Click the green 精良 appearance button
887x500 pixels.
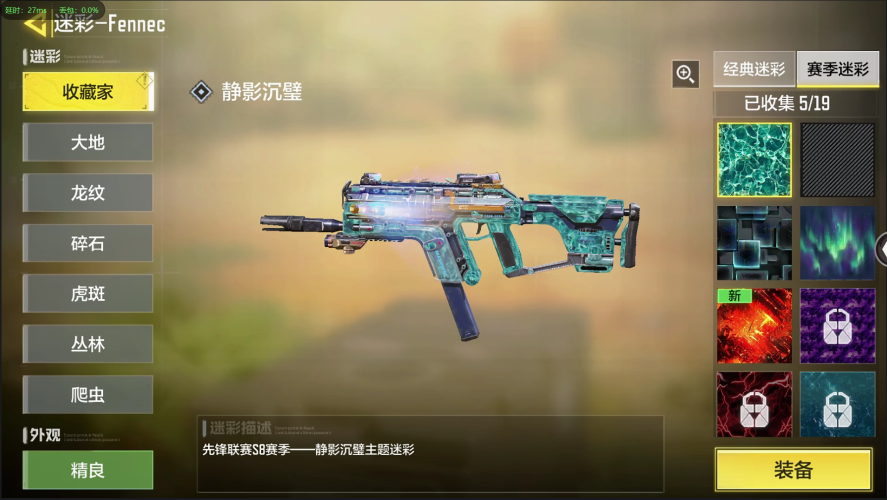(88, 469)
